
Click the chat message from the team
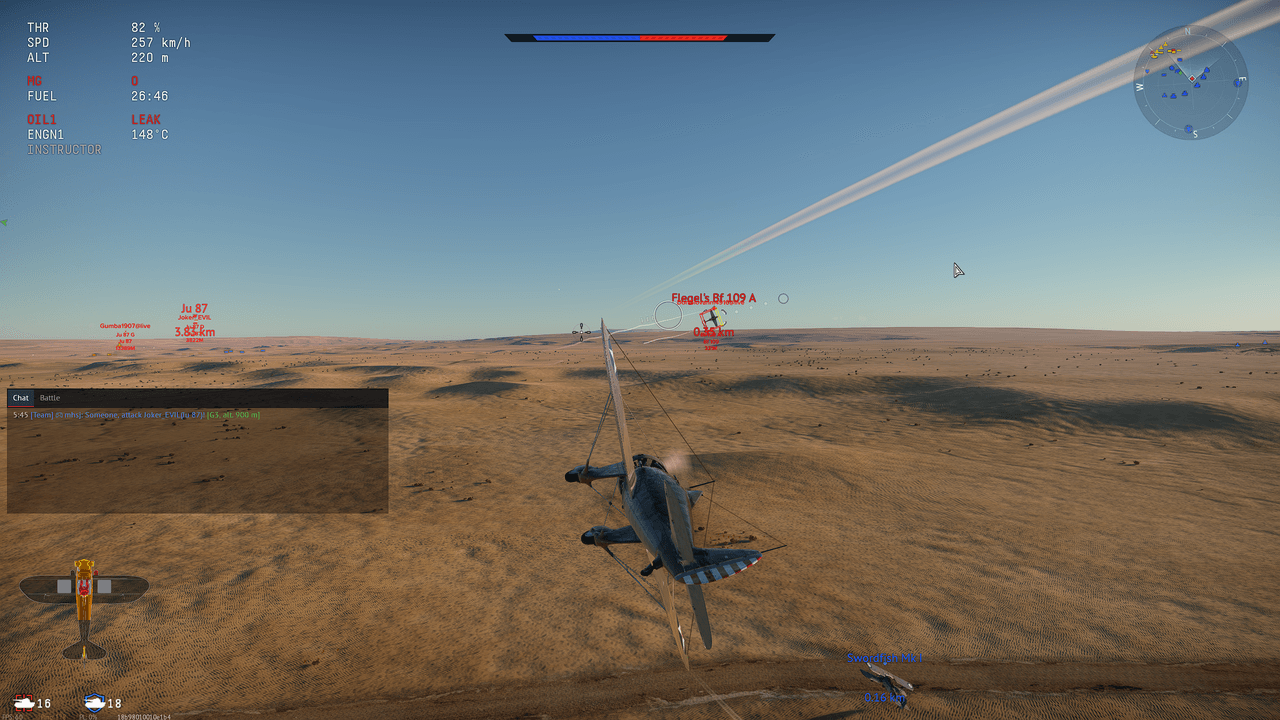click(x=136, y=414)
